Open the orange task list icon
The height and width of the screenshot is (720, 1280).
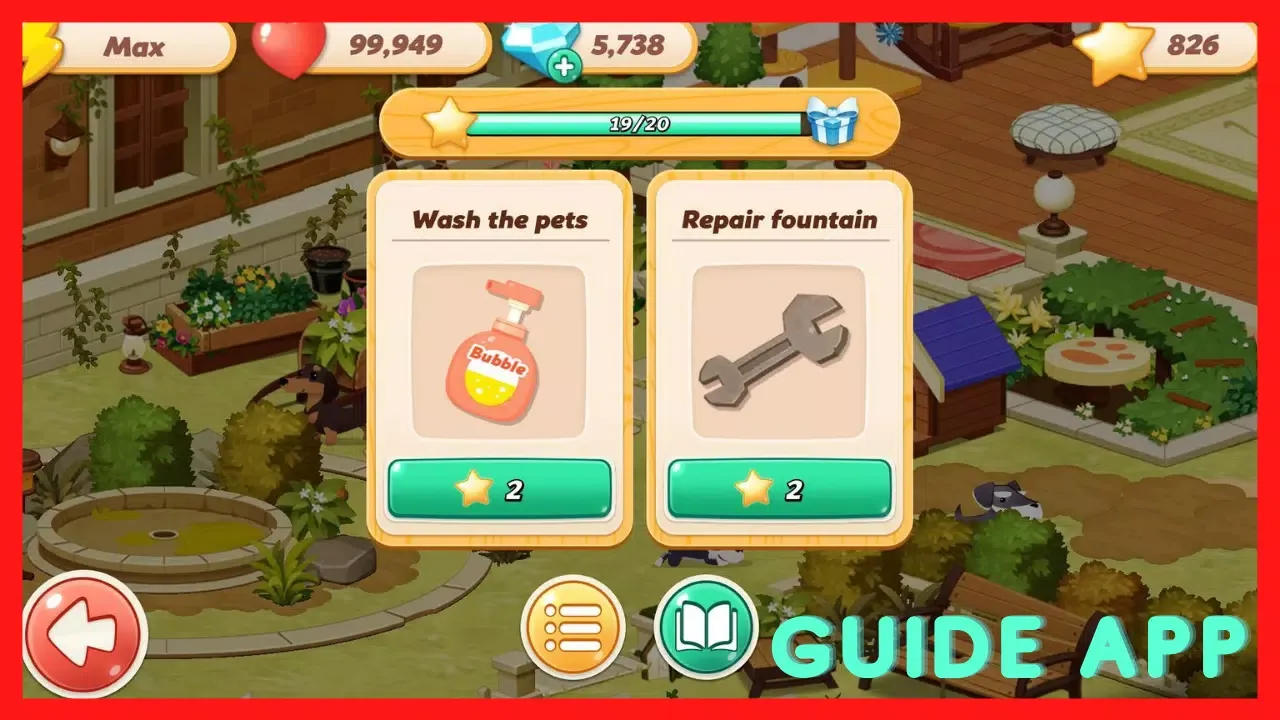point(574,630)
